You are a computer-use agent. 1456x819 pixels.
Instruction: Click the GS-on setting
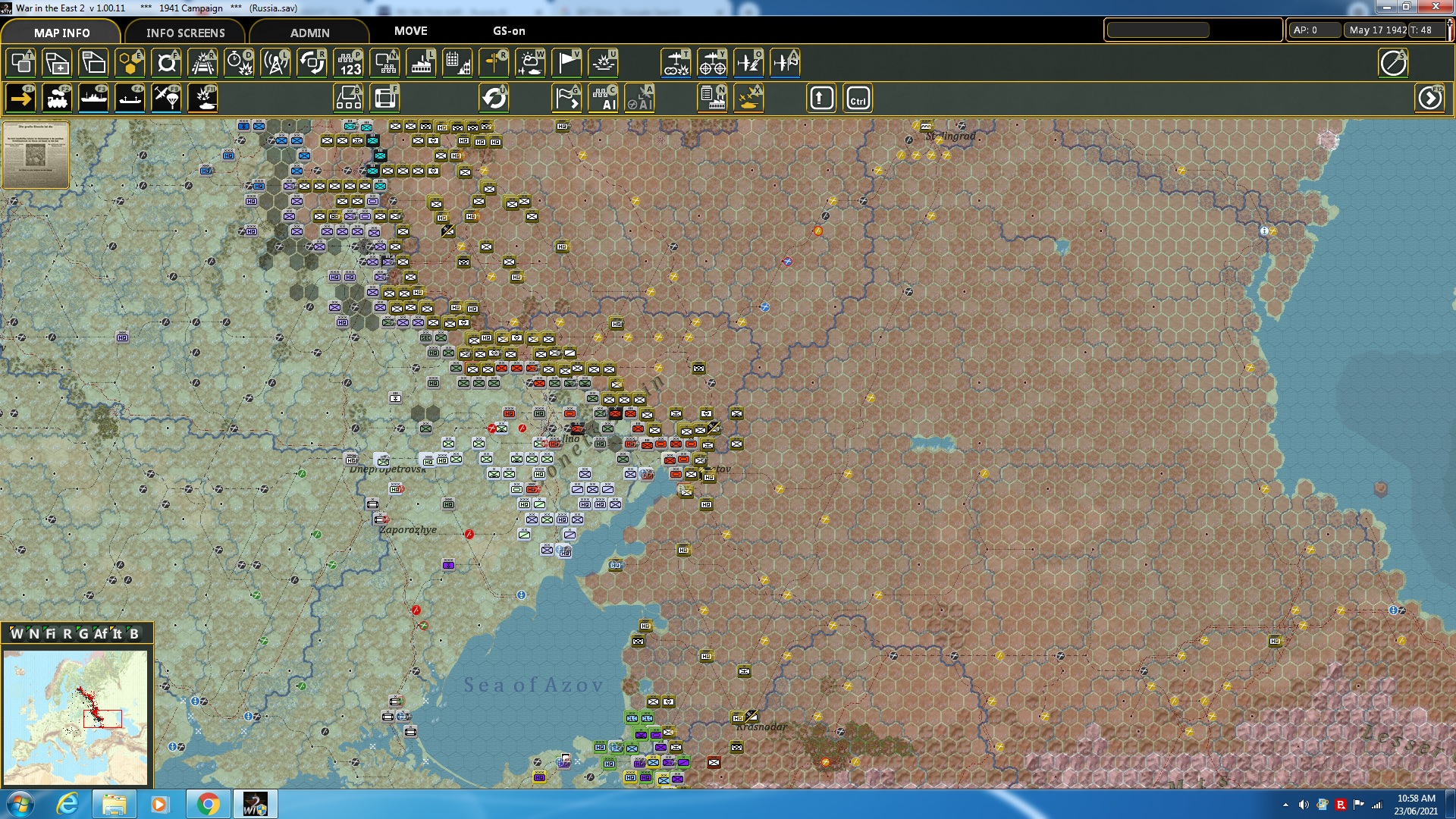507,32
